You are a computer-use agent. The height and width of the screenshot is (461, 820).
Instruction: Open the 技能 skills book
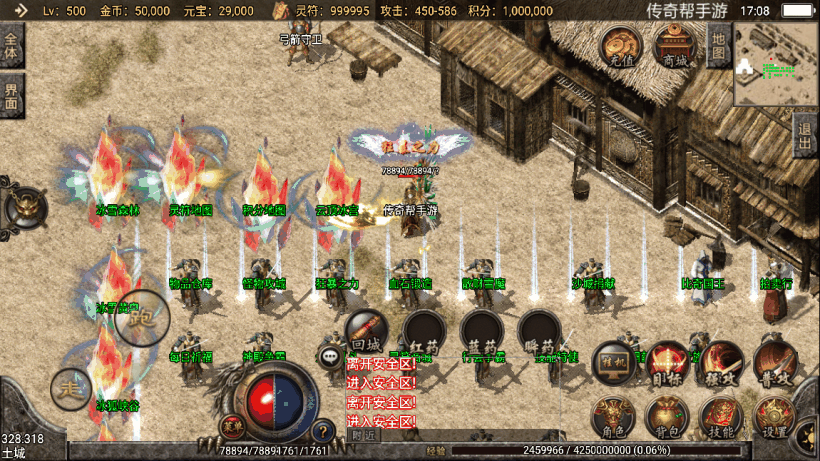click(719, 418)
